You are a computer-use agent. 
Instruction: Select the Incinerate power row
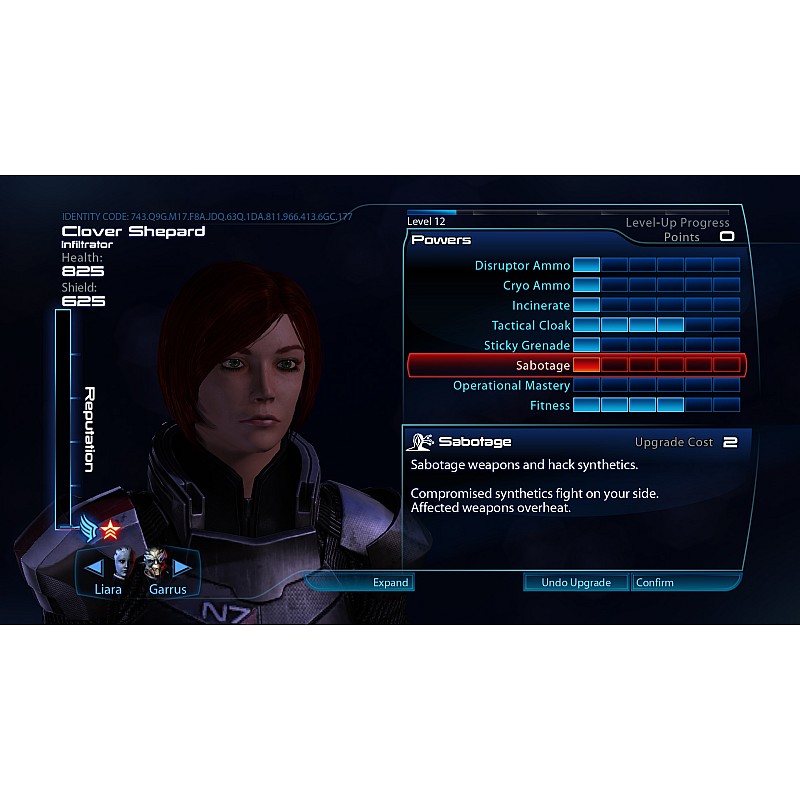[540, 306]
